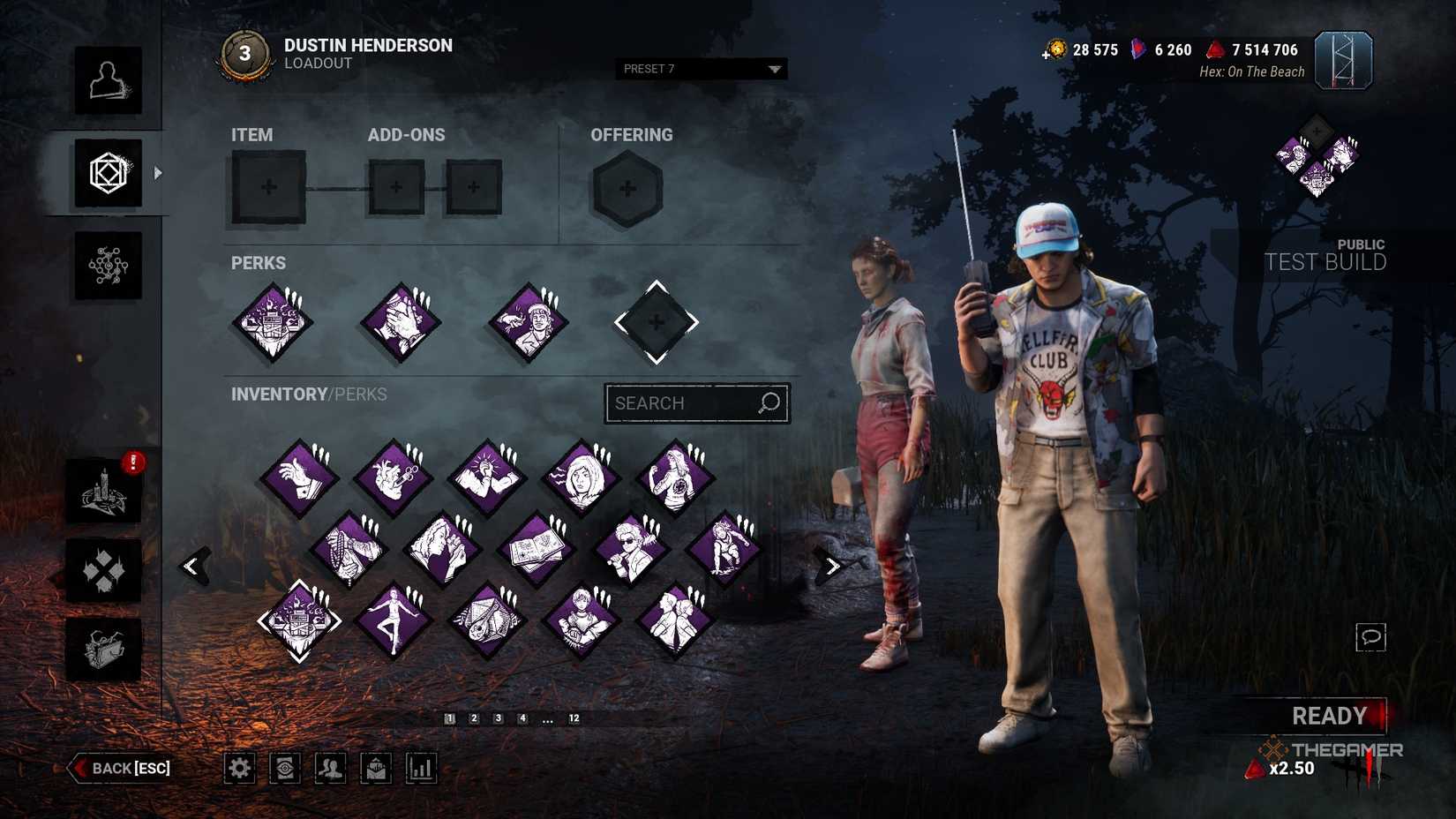The height and width of the screenshot is (819, 1456).
Task: Select the first equipped perk diamond
Action: pyautogui.click(x=272, y=320)
